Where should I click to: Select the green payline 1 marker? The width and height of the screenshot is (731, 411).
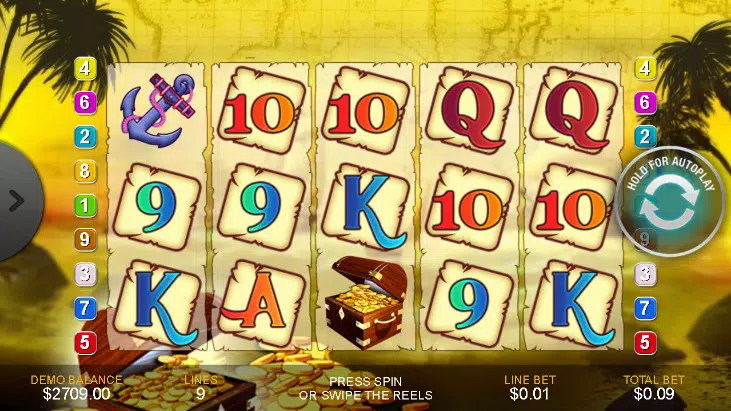point(85,205)
